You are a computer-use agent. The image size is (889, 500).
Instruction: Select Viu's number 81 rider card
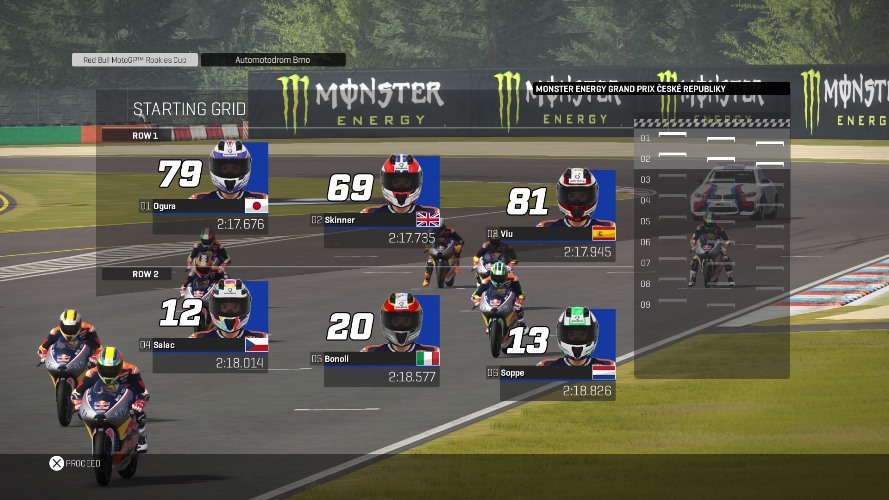[x=558, y=216]
